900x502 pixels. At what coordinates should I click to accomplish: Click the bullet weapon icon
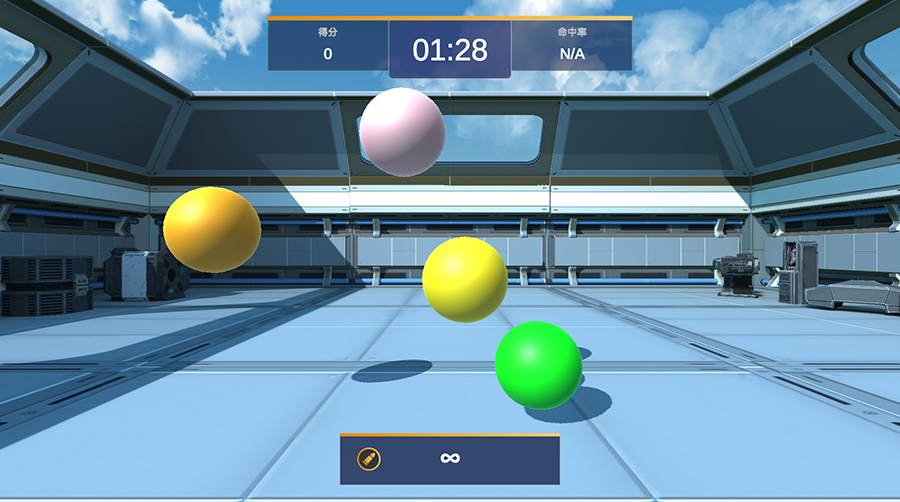[x=369, y=460]
